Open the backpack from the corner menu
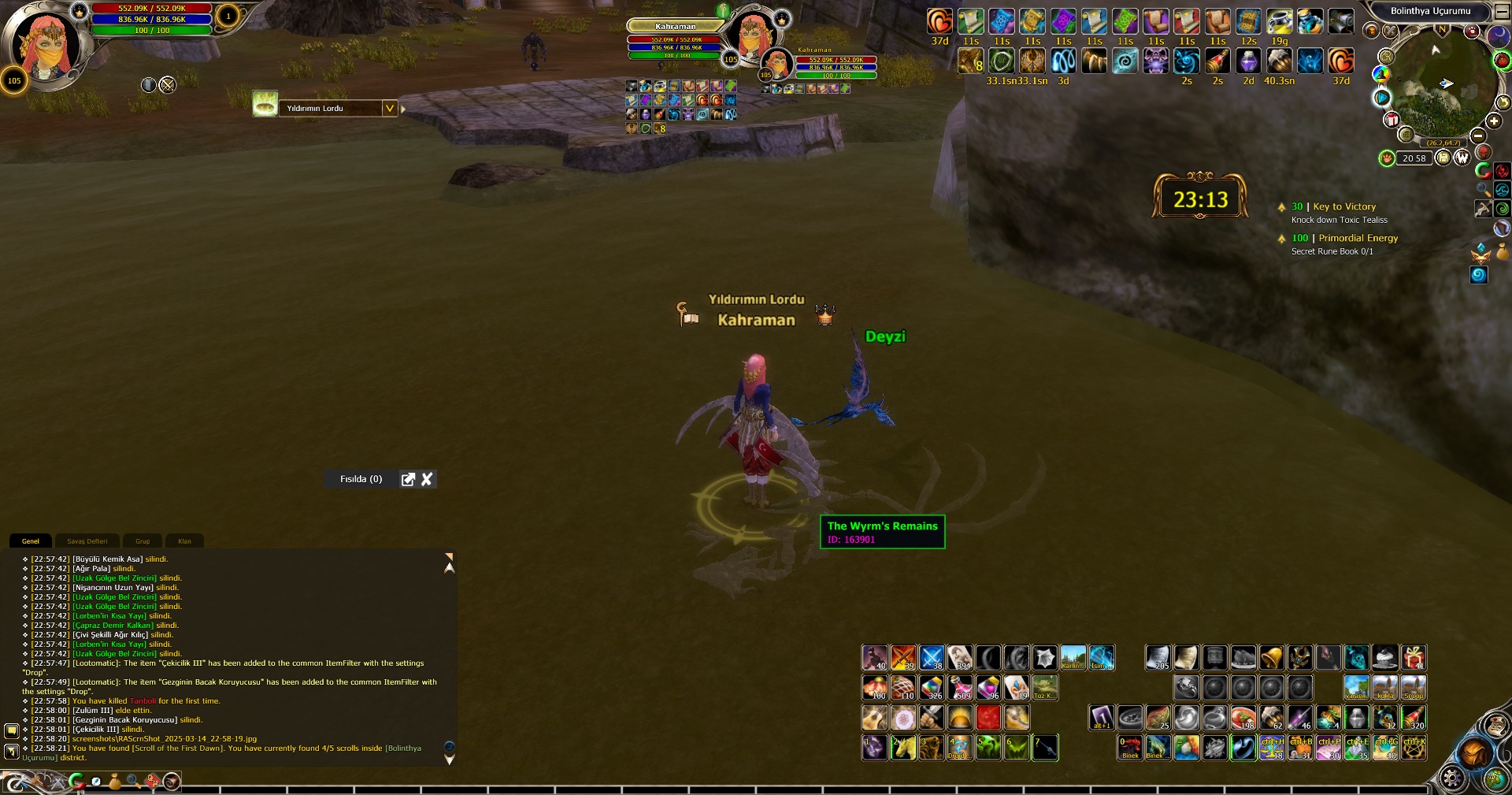 click(x=1473, y=754)
